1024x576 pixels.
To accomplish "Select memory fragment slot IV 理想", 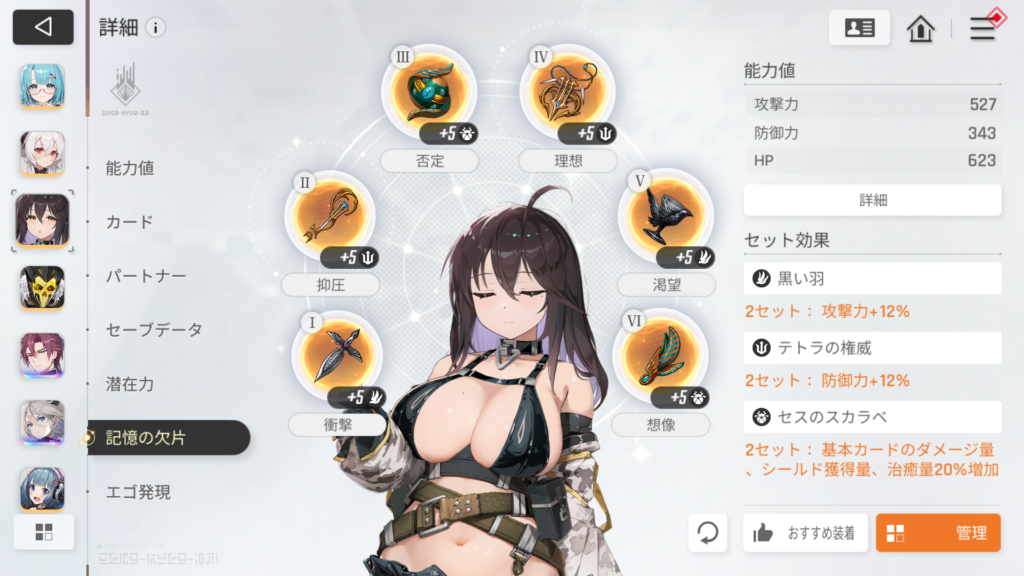I will coord(566,91).
